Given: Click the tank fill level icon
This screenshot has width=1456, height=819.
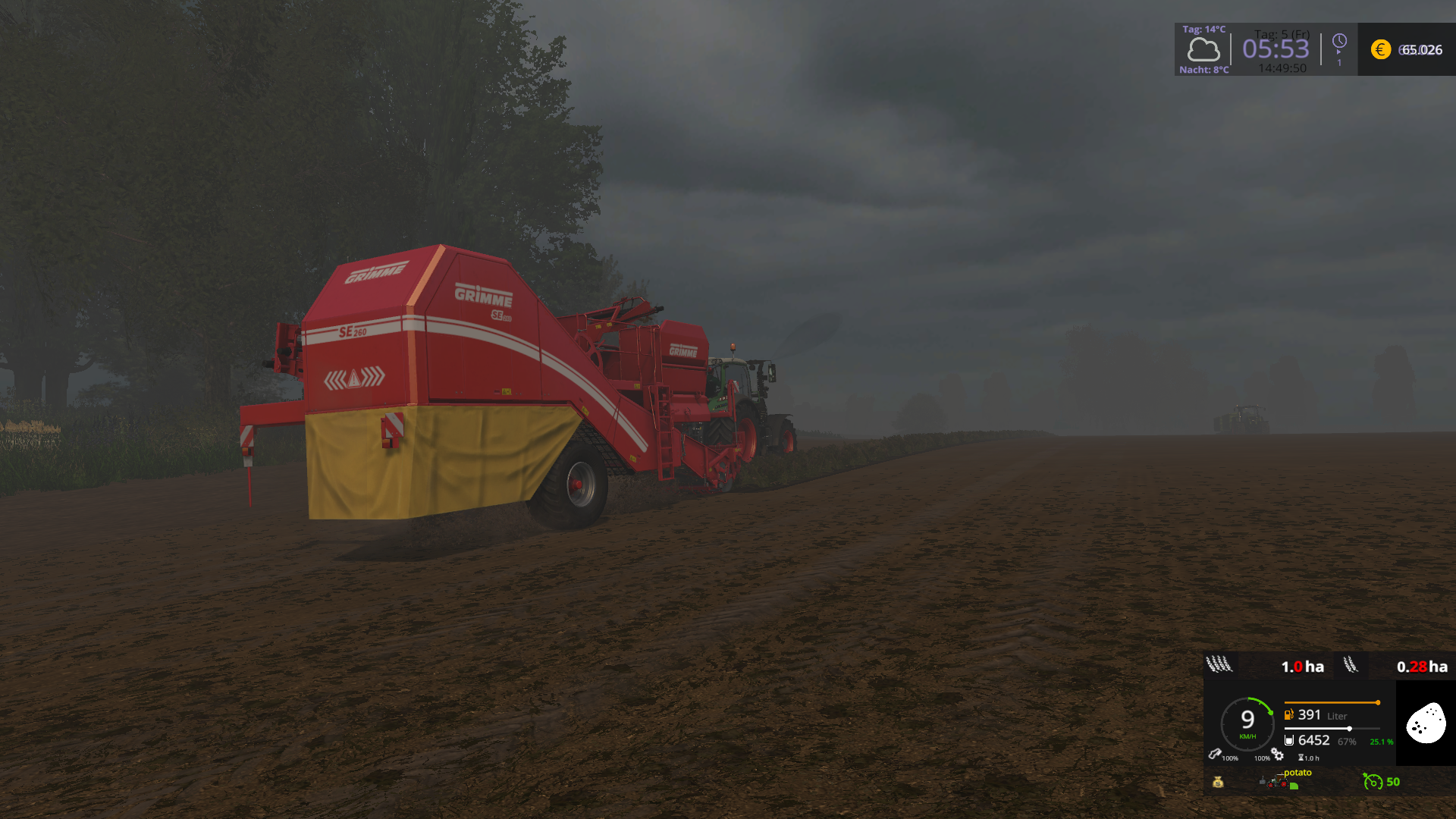Looking at the screenshot, I should pos(1288,740).
